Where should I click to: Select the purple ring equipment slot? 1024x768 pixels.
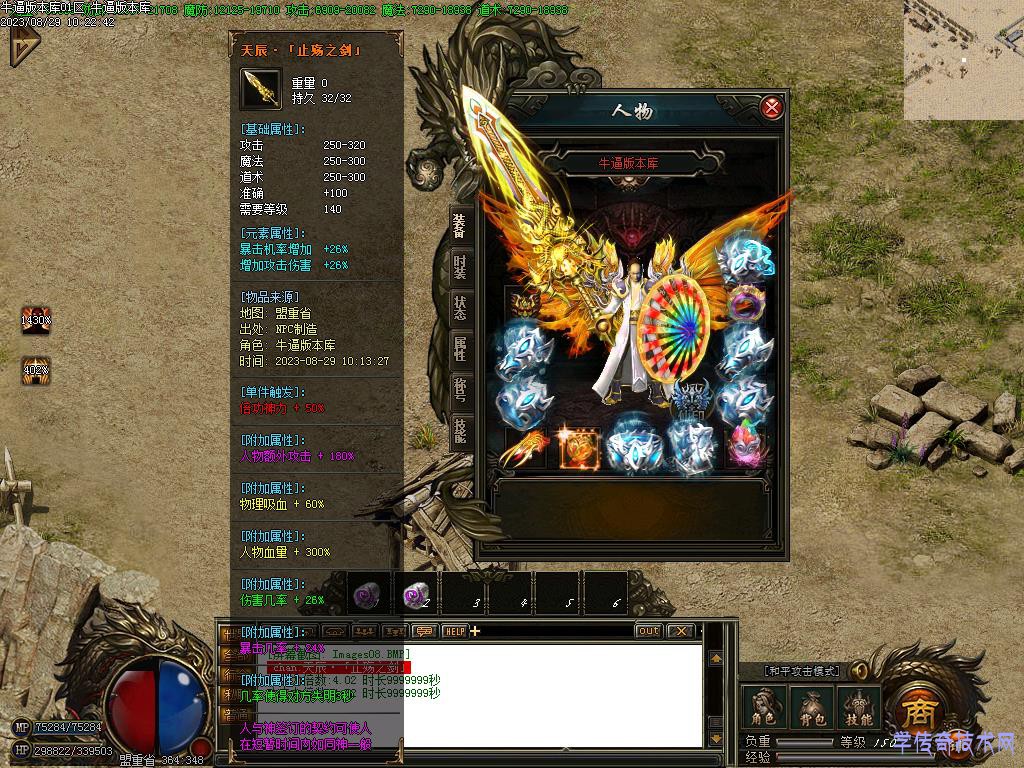[x=745, y=304]
